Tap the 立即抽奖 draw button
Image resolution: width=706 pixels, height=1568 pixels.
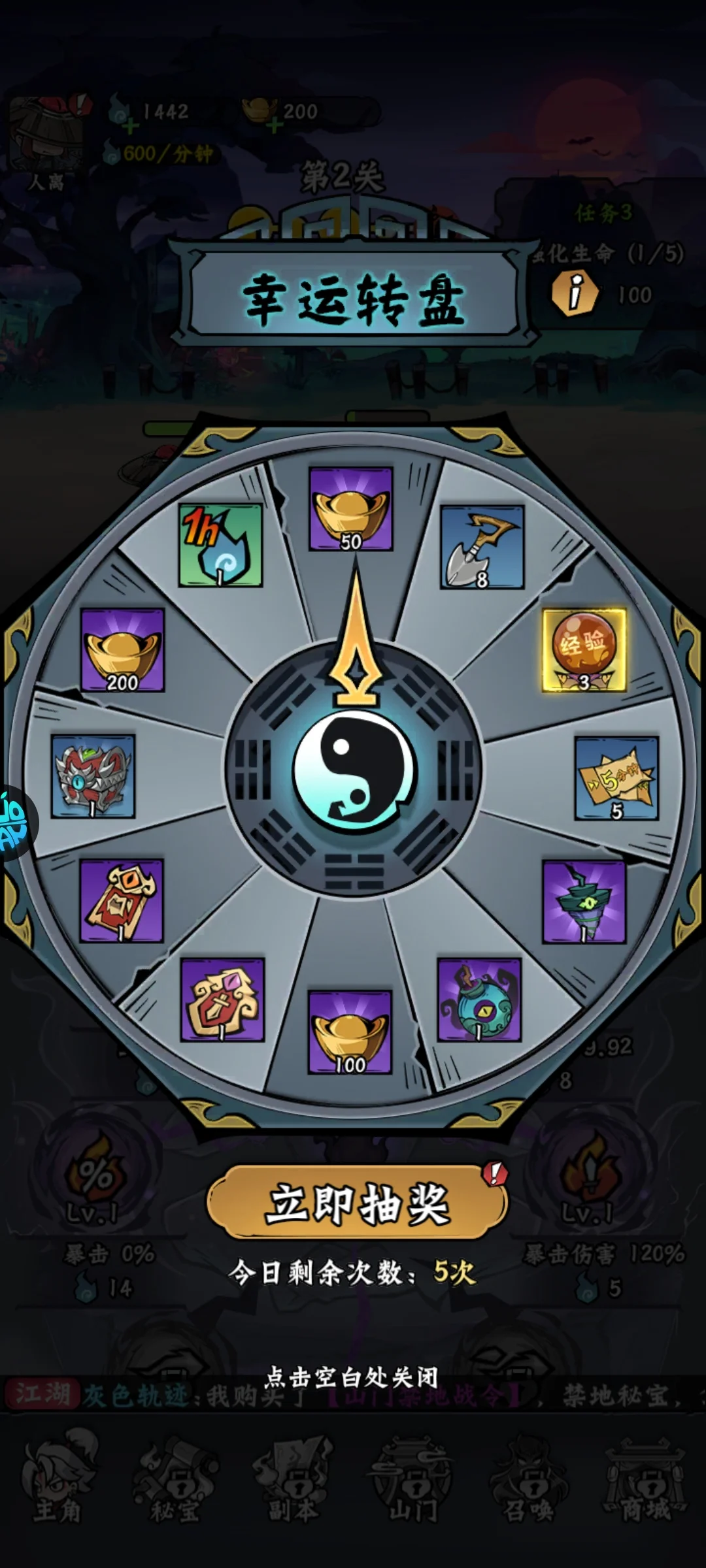tap(357, 1203)
